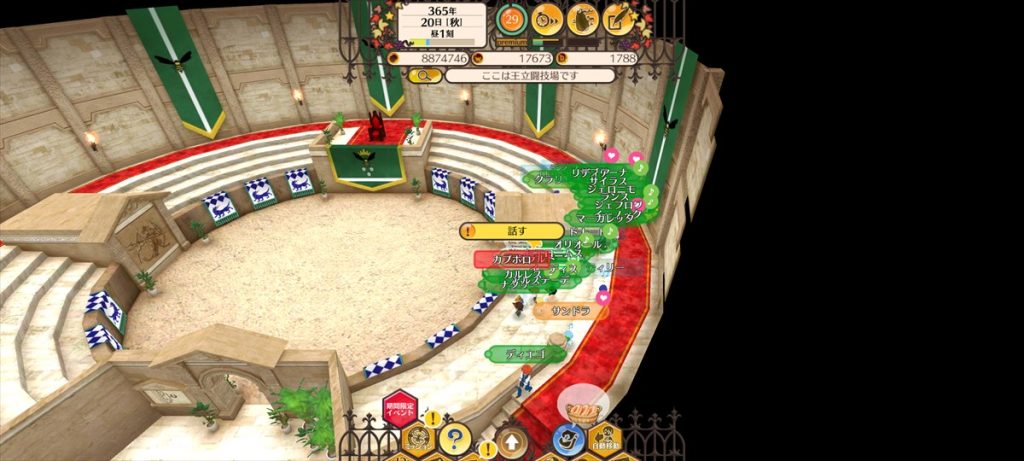Open the magnifying glass search button

pos(425,75)
